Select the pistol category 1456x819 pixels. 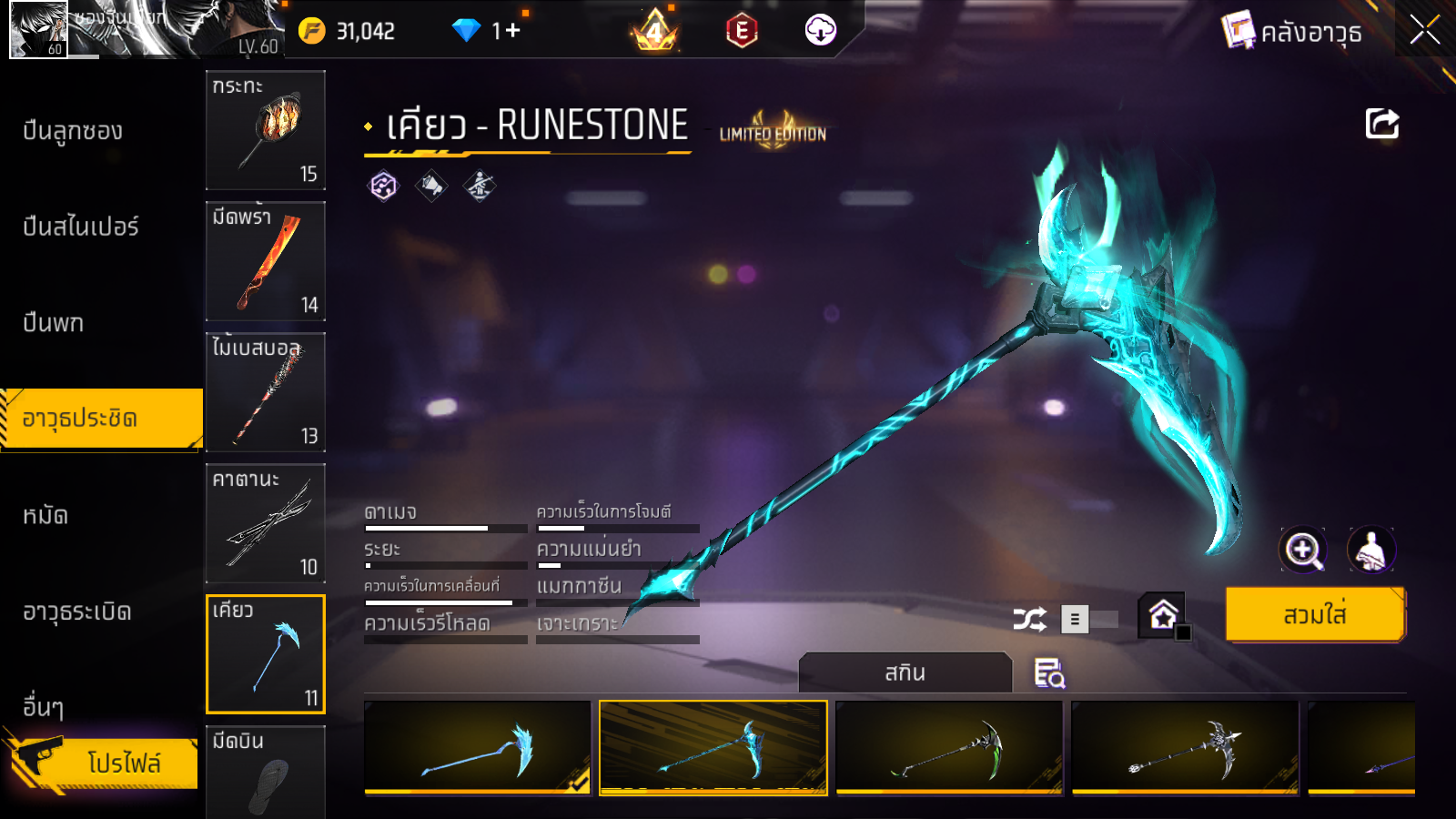coord(53,323)
